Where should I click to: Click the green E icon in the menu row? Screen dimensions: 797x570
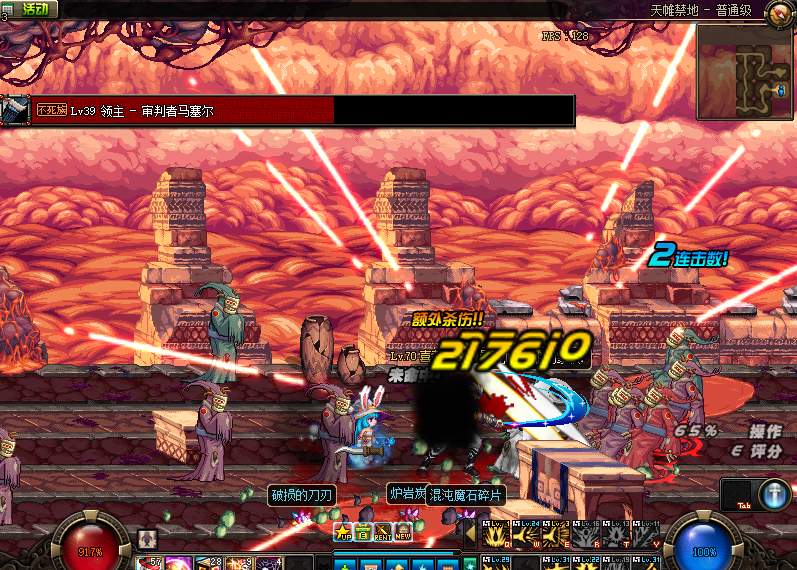[364, 532]
